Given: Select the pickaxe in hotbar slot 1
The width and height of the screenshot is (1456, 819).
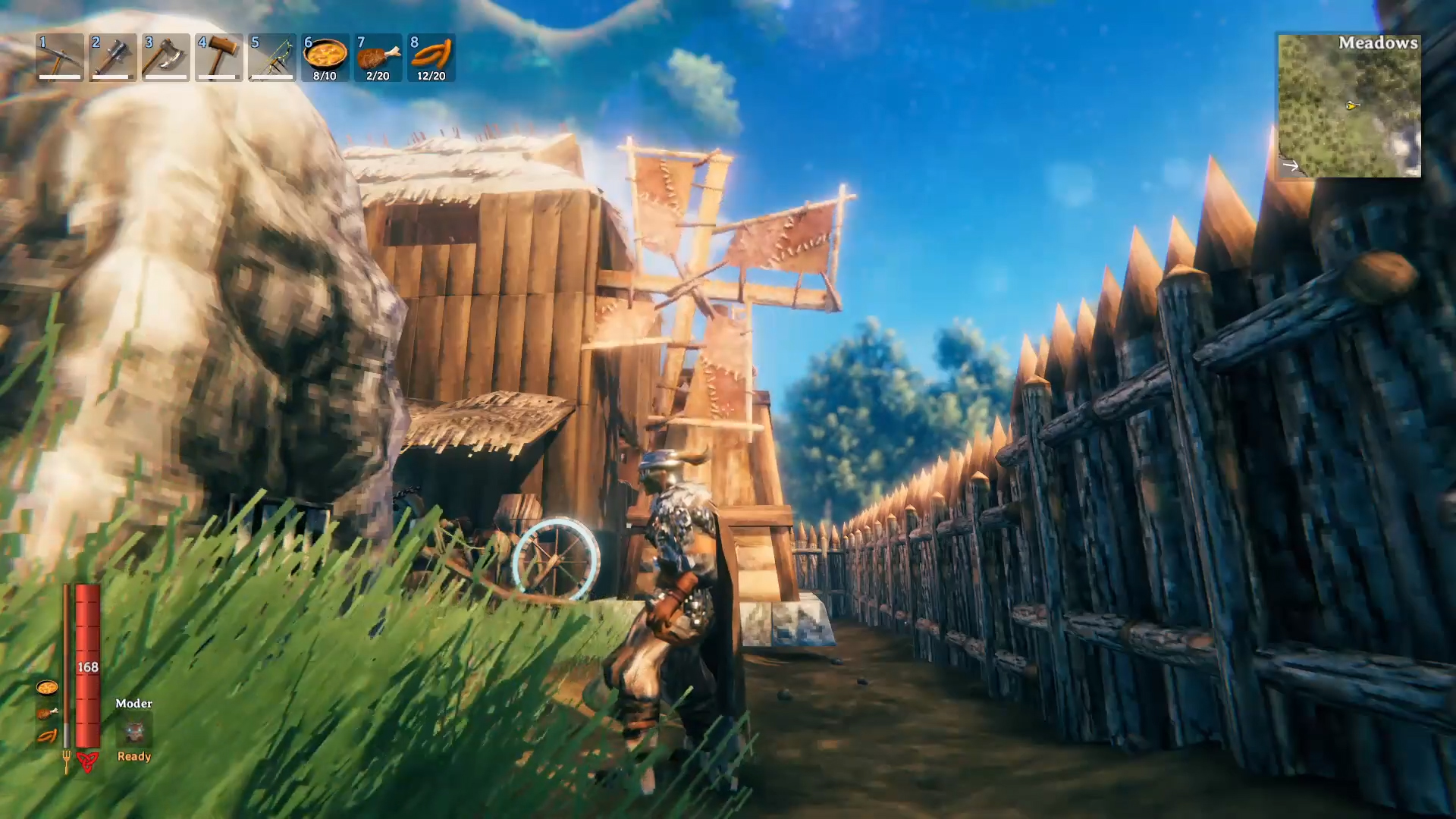Looking at the screenshot, I should pos(60,57).
